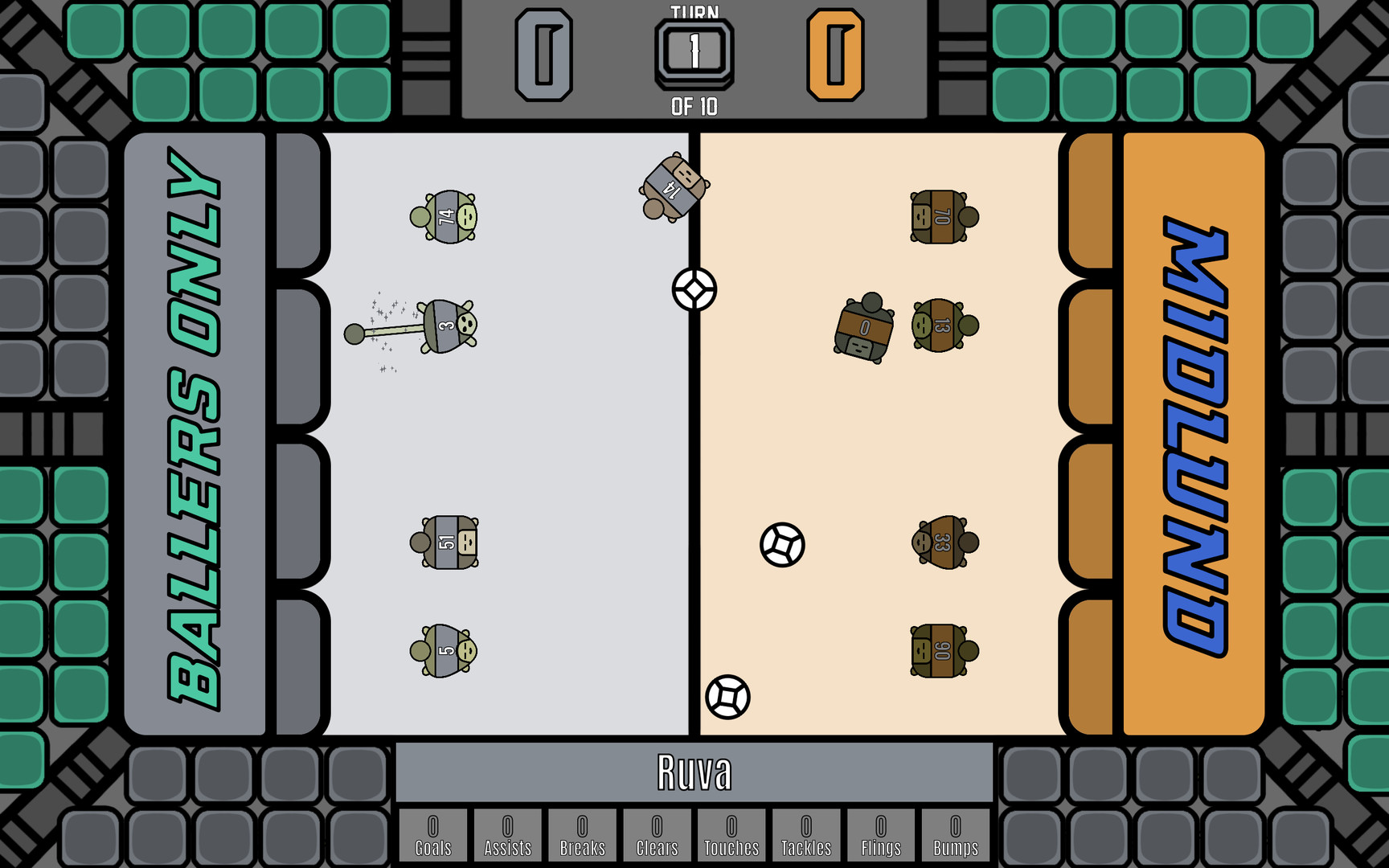Select the Tackles stat panel for Ruva
The height and width of the screenshot is (868, 1389).
click(805, 837)
